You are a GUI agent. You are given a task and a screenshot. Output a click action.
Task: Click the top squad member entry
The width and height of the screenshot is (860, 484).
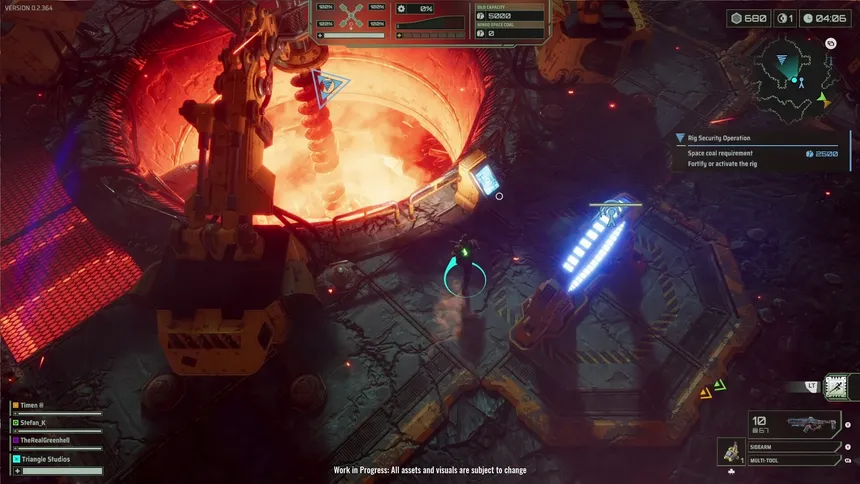(57, 405)
